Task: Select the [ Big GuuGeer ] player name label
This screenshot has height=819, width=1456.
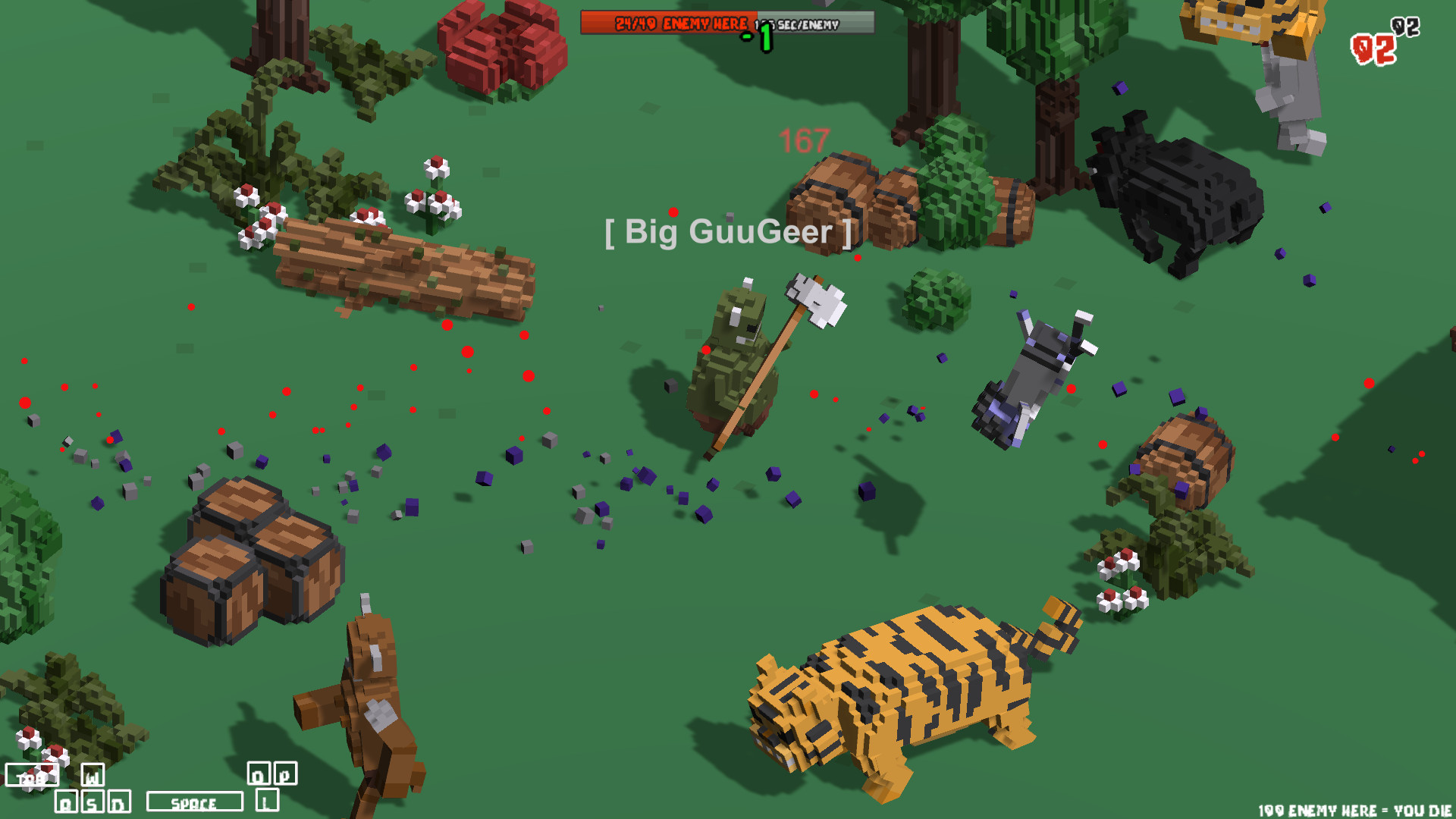Action: pyautogui.click(x=728, y=233)
